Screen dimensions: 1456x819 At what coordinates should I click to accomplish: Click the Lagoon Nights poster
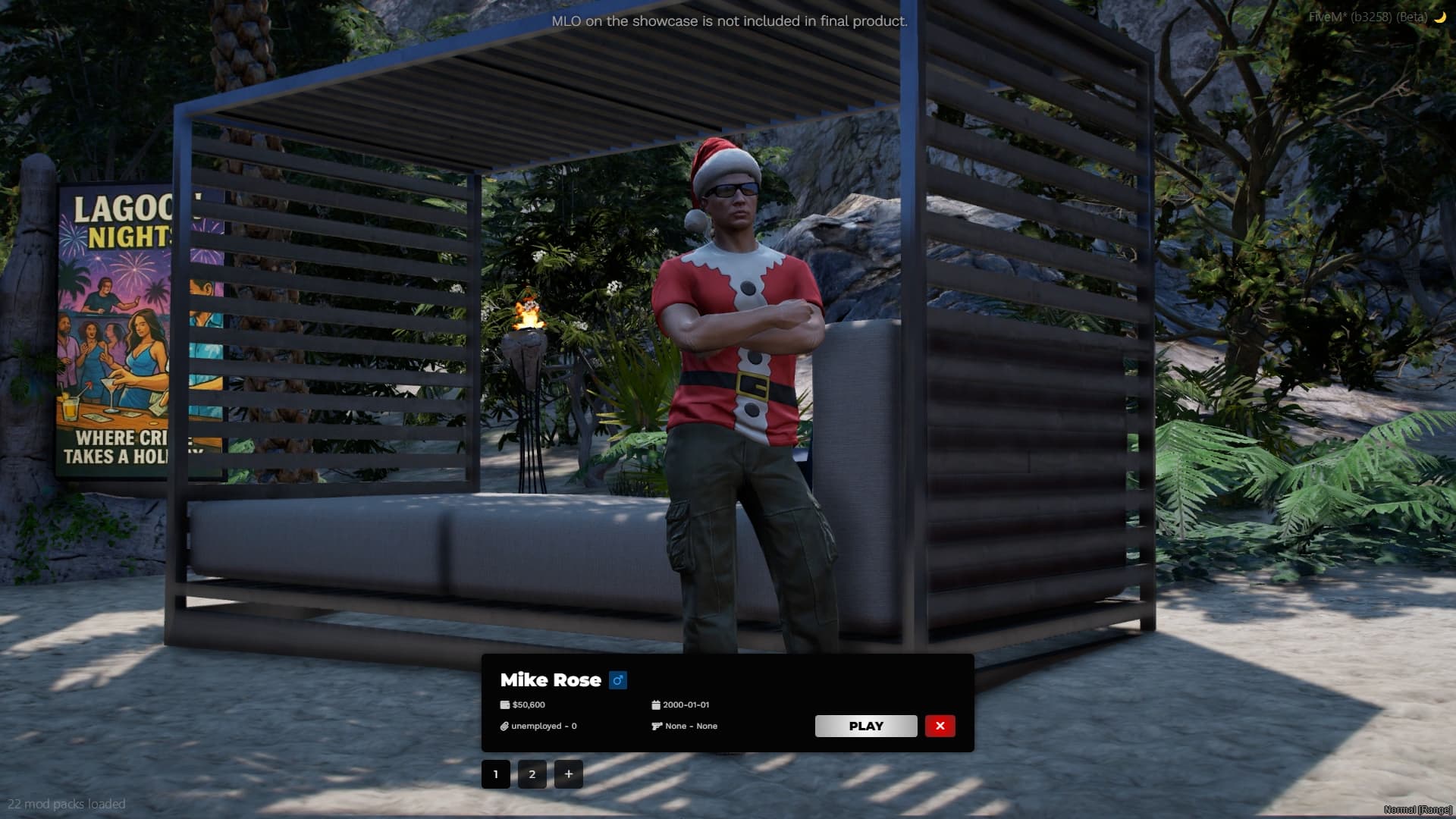(x=121, y=326)
